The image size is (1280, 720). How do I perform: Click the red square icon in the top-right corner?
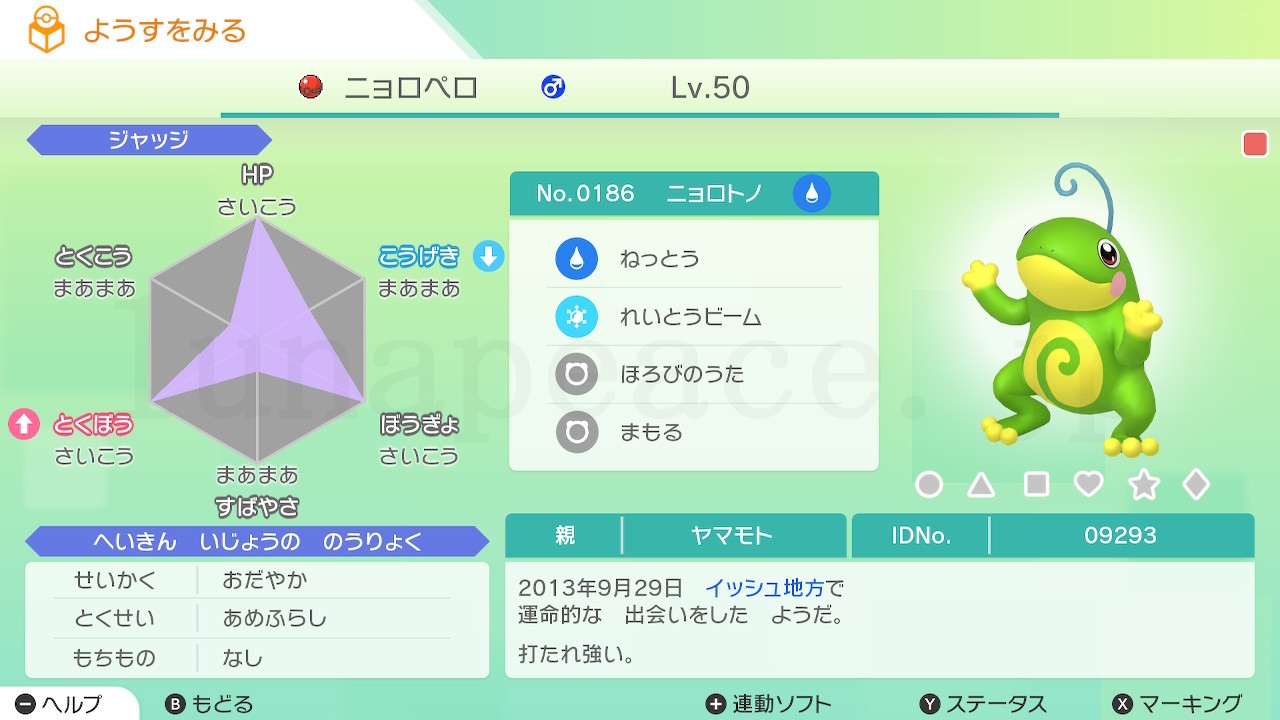click(x=1254, y=143)
